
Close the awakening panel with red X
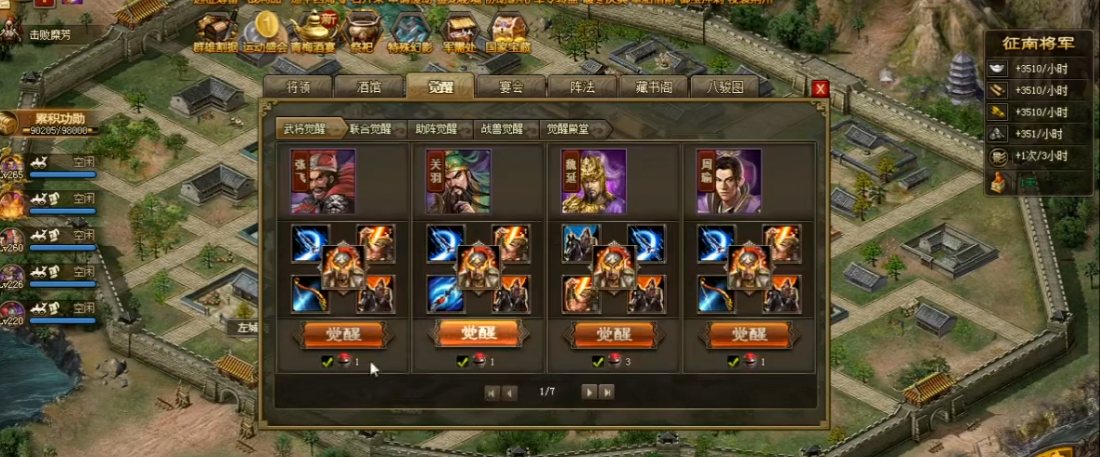pyautogui.click(x=820, y=88)
